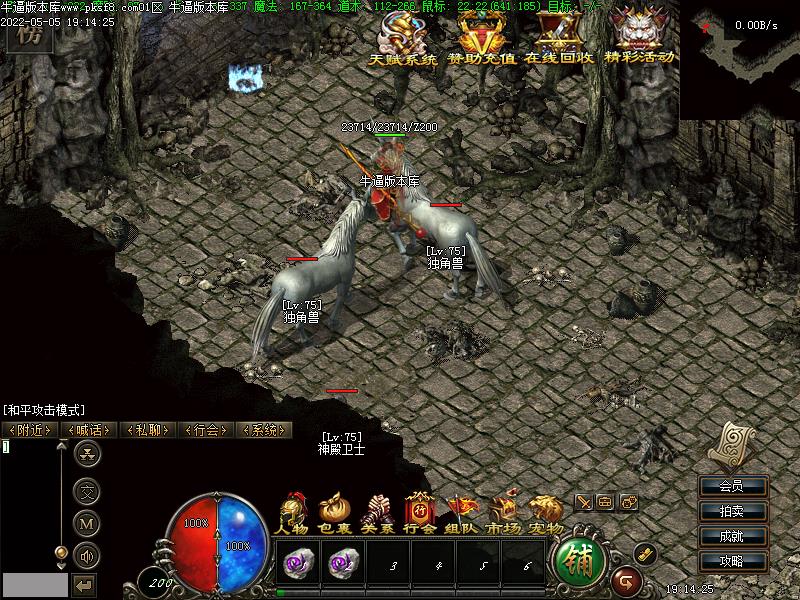800x600 pixels.
Task: Open the 拍卖 auction menu
Action: pyautogui.click(x=732, y=512)
